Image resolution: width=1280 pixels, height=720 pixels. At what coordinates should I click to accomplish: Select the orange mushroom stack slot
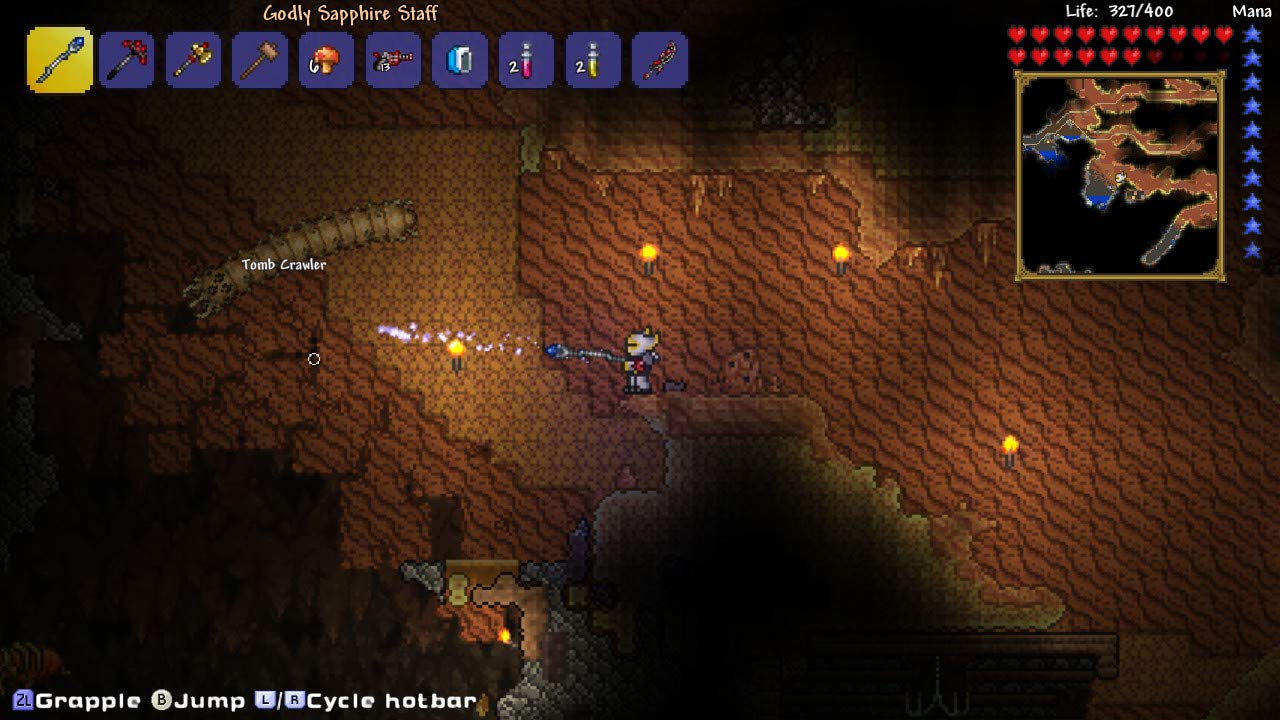(x=326, y=60)
